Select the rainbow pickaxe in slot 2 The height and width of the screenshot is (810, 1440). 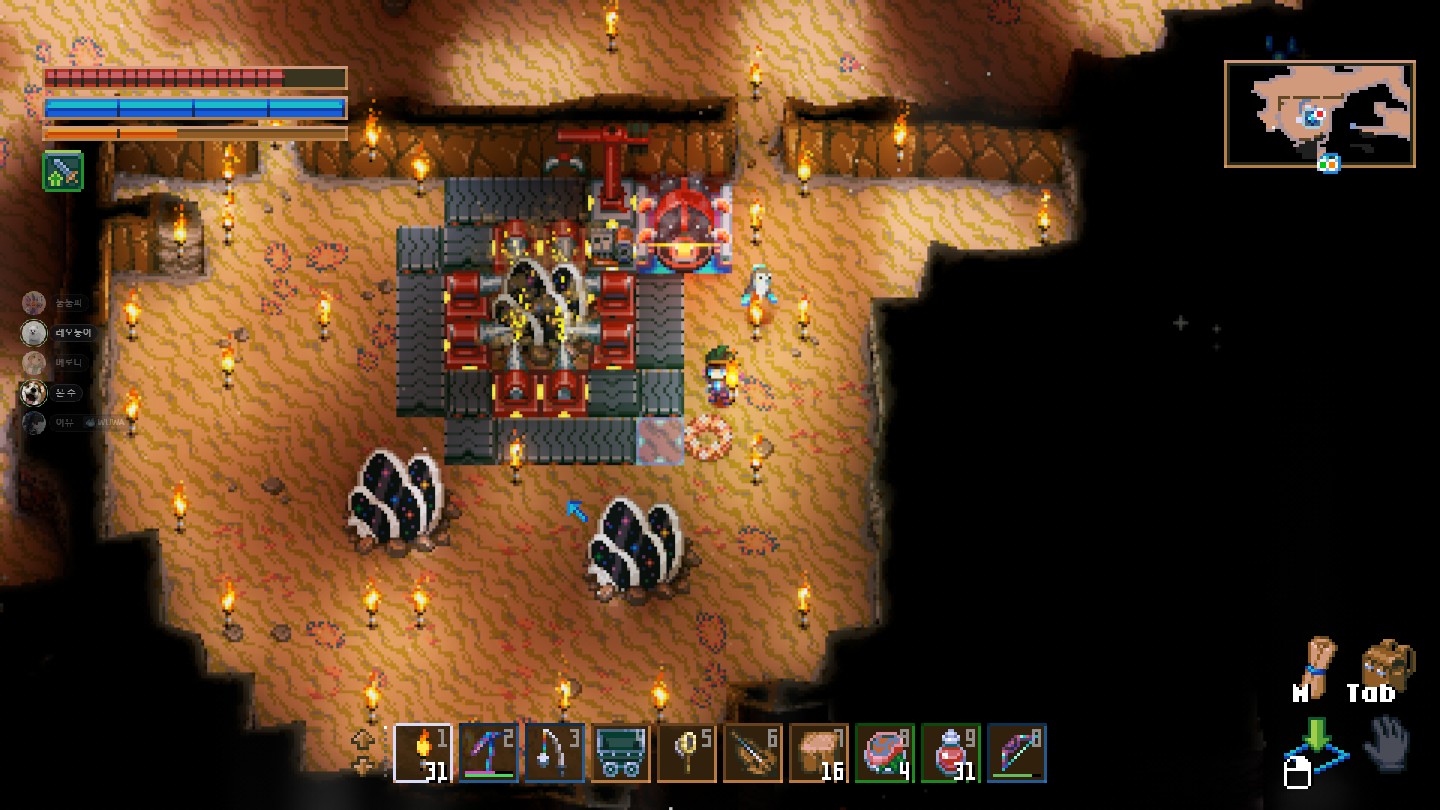pyautogui.click(x=489, y=752)
